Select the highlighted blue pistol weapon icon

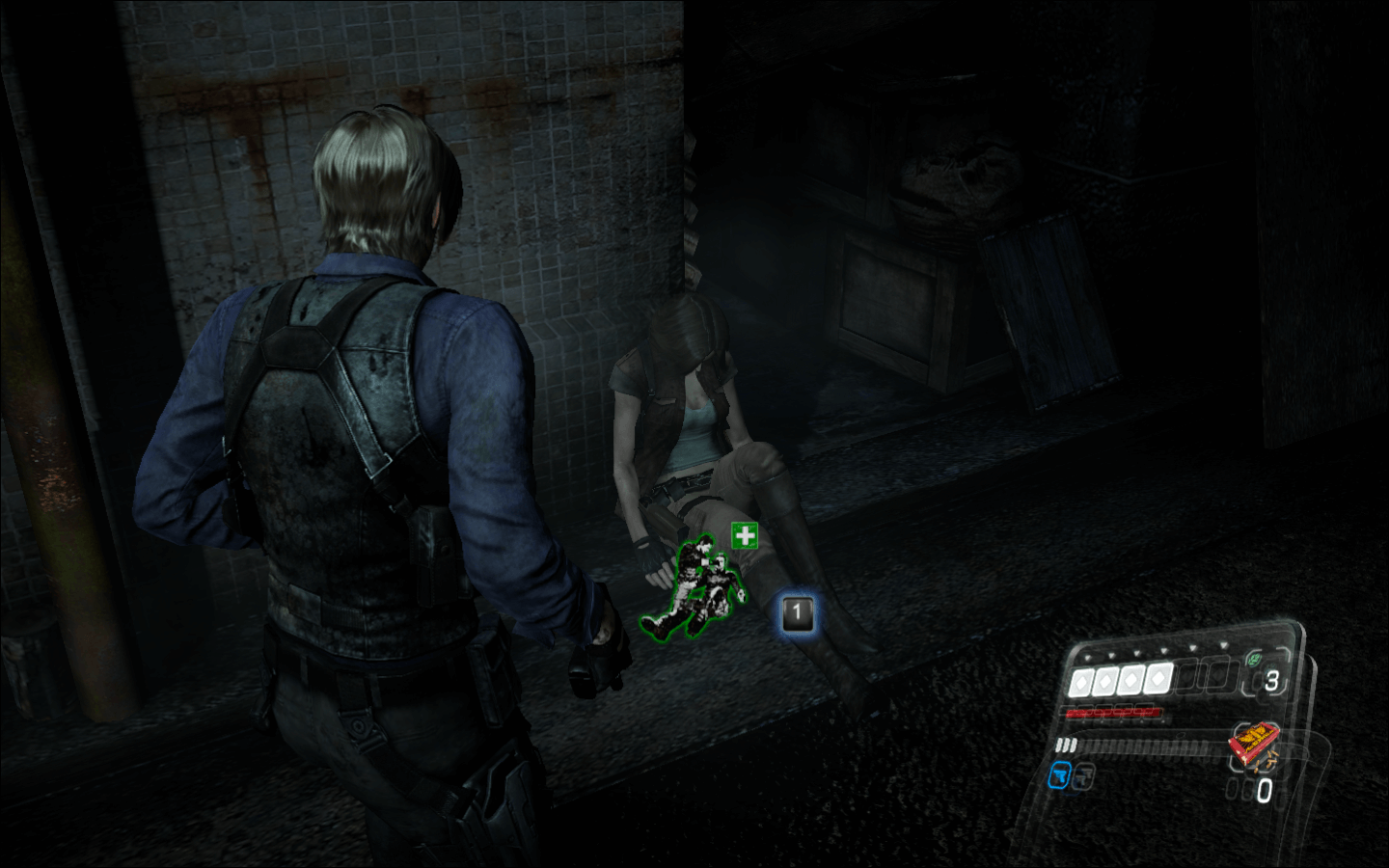[x=1060, y=774]
